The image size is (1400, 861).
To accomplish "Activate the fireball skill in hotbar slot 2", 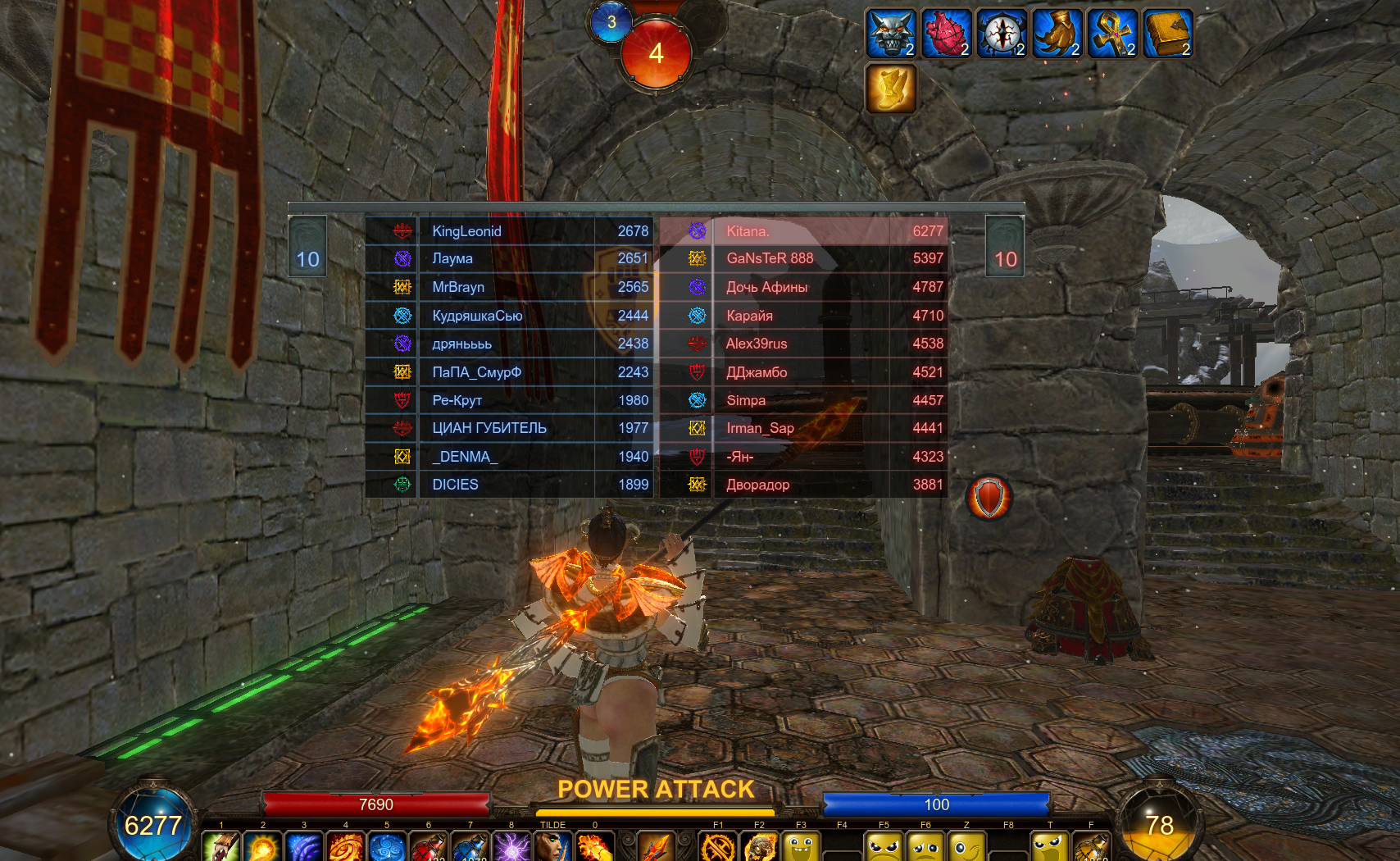I will [x=263, y=848].
